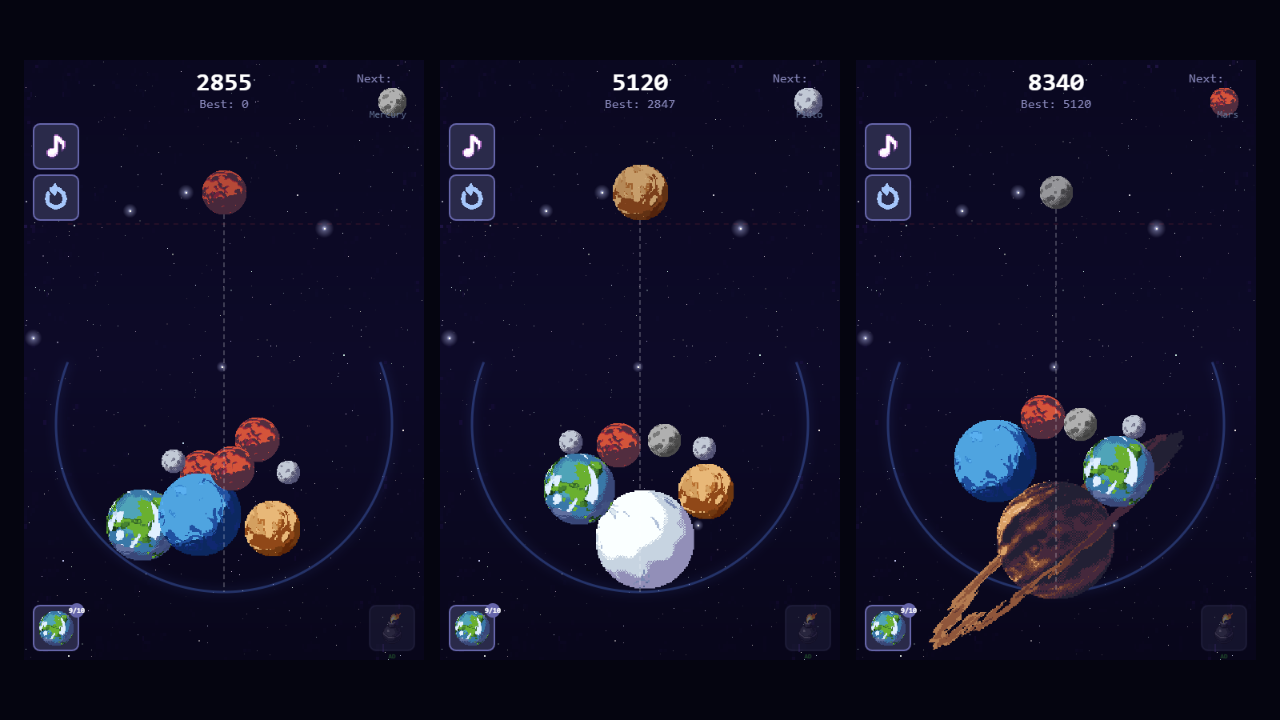Activate the bomb power-up in the left game

391,627
